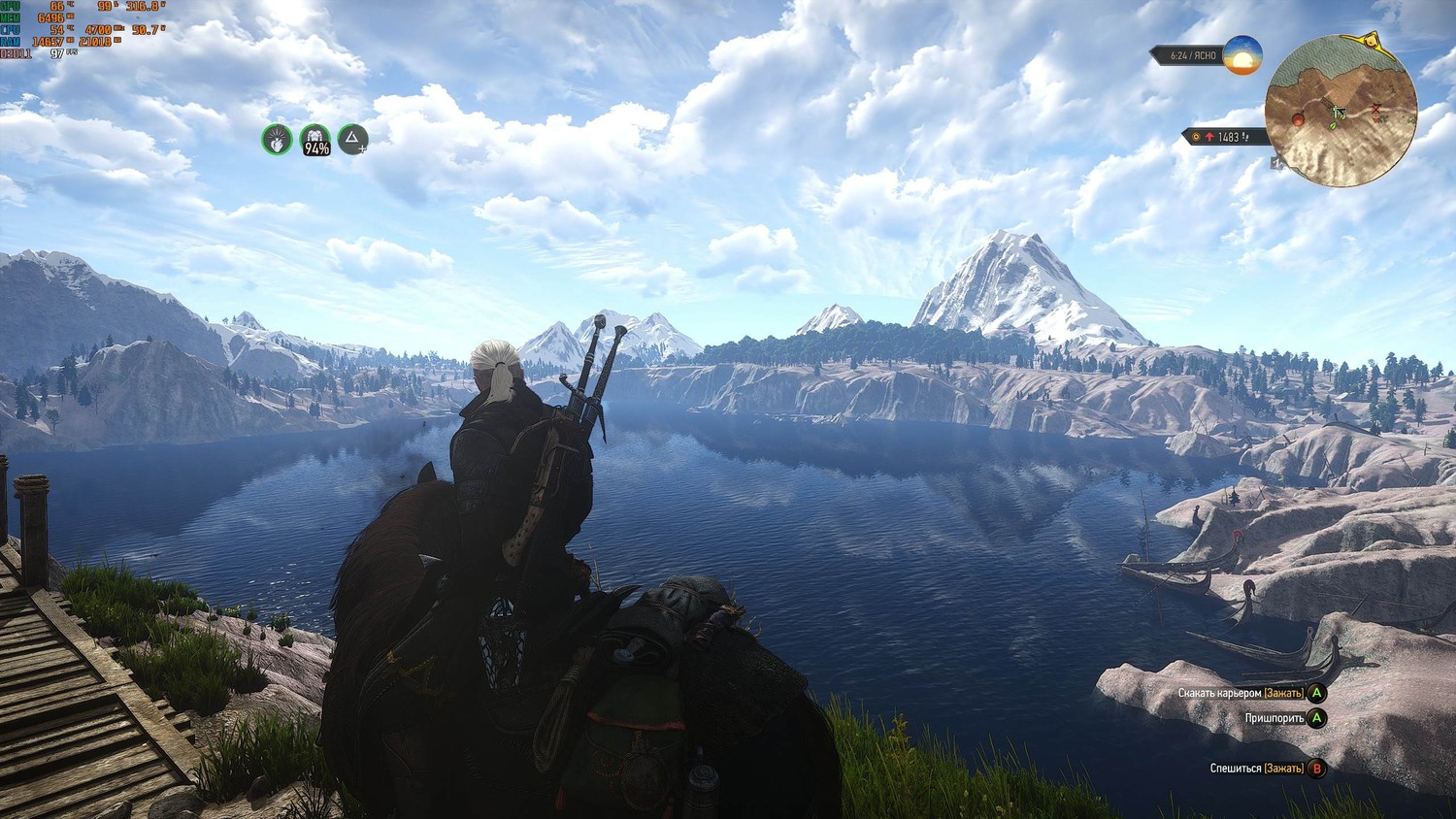Screen dimensions: 1456x819
Task: Click the armor buff icon showing 94%
Action: (x=315, y=141)
